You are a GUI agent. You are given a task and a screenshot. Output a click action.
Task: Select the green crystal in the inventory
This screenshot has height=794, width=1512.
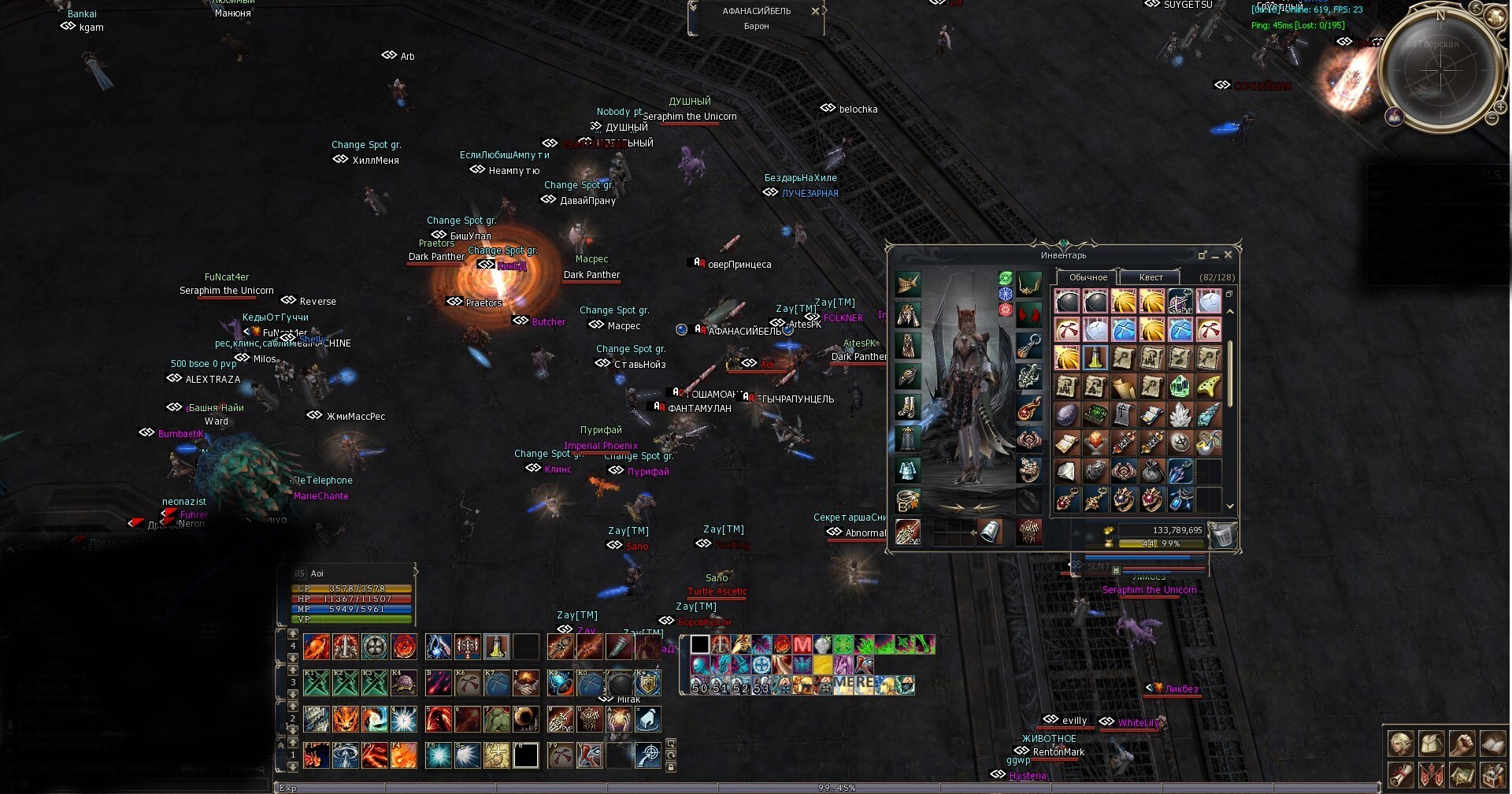point(1179,386)
